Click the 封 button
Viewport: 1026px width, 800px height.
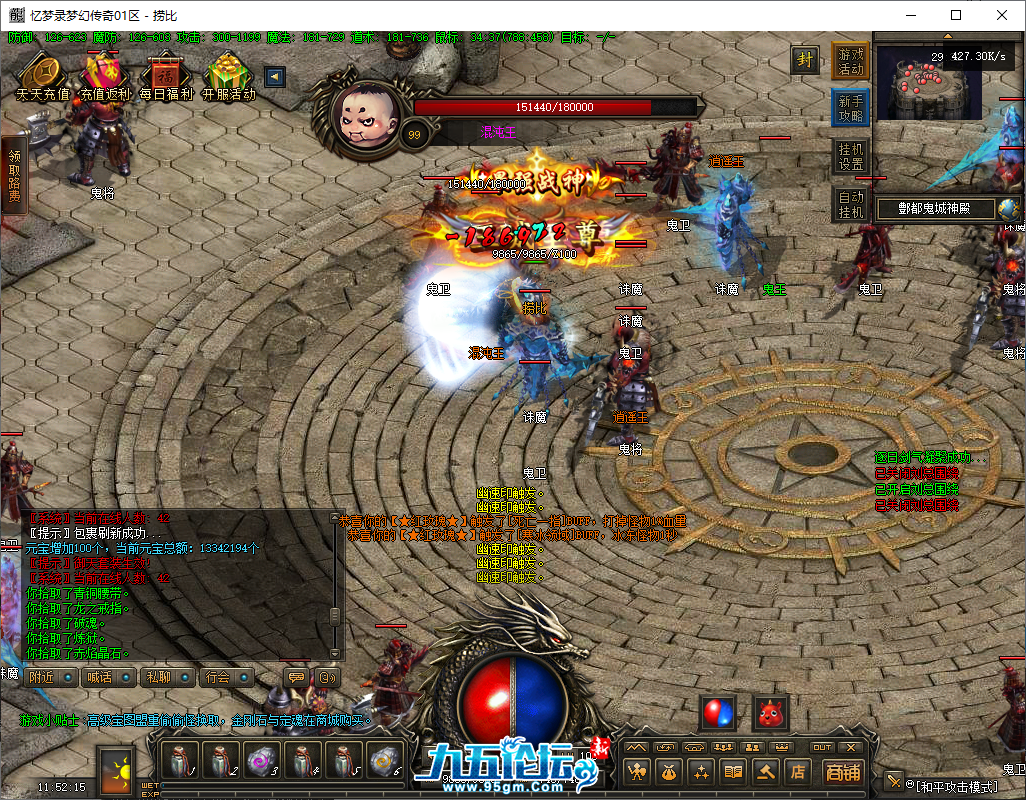coord(804,59)
